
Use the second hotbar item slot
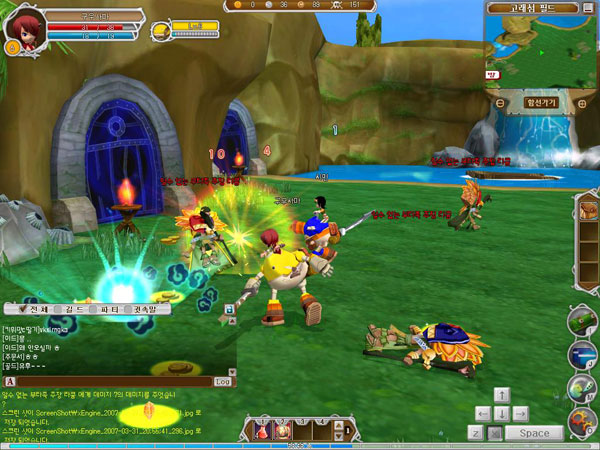tap(284, 430)
